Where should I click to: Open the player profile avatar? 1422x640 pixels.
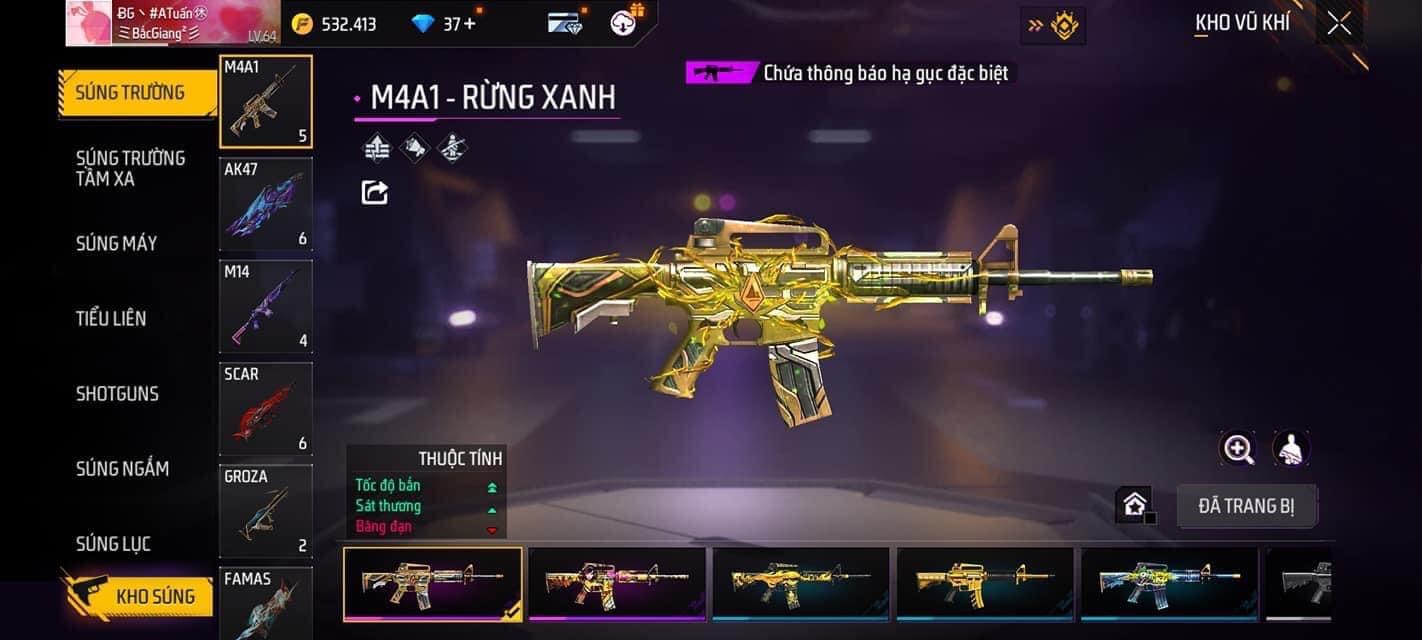[88, 23]
